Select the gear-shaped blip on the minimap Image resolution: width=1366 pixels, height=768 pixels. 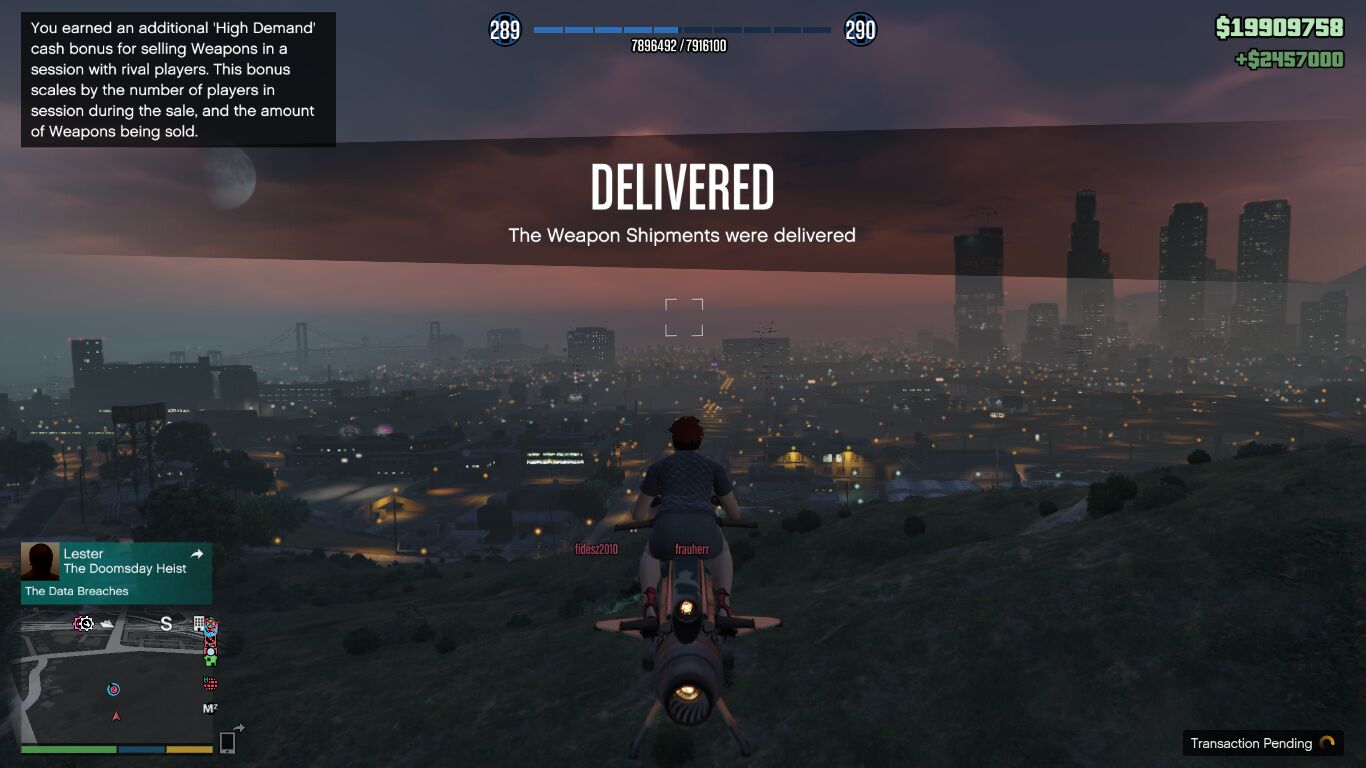tap(84, 624)
